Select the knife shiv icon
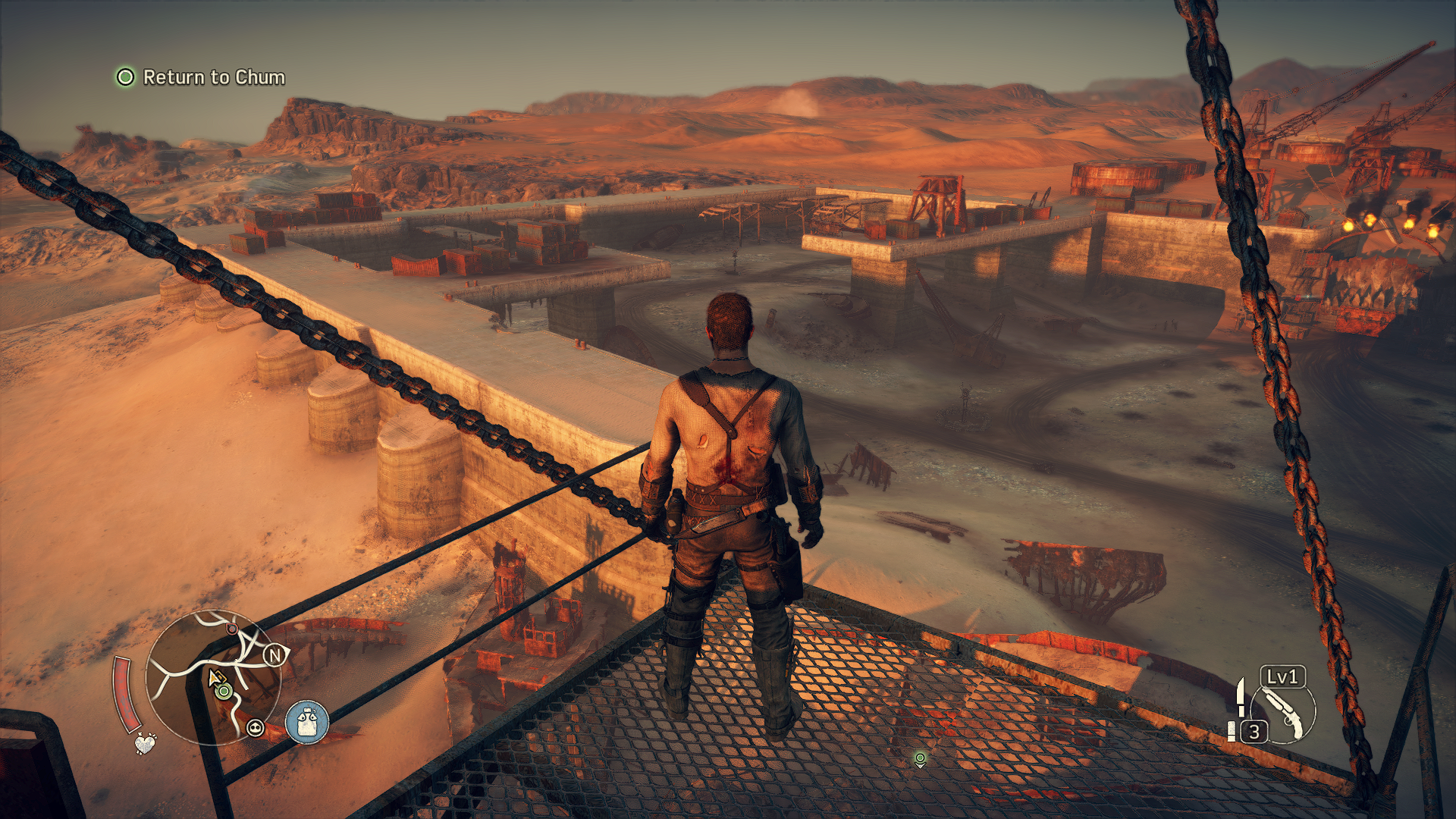The image size is (1456, 819). click(x=1241, y=696)
